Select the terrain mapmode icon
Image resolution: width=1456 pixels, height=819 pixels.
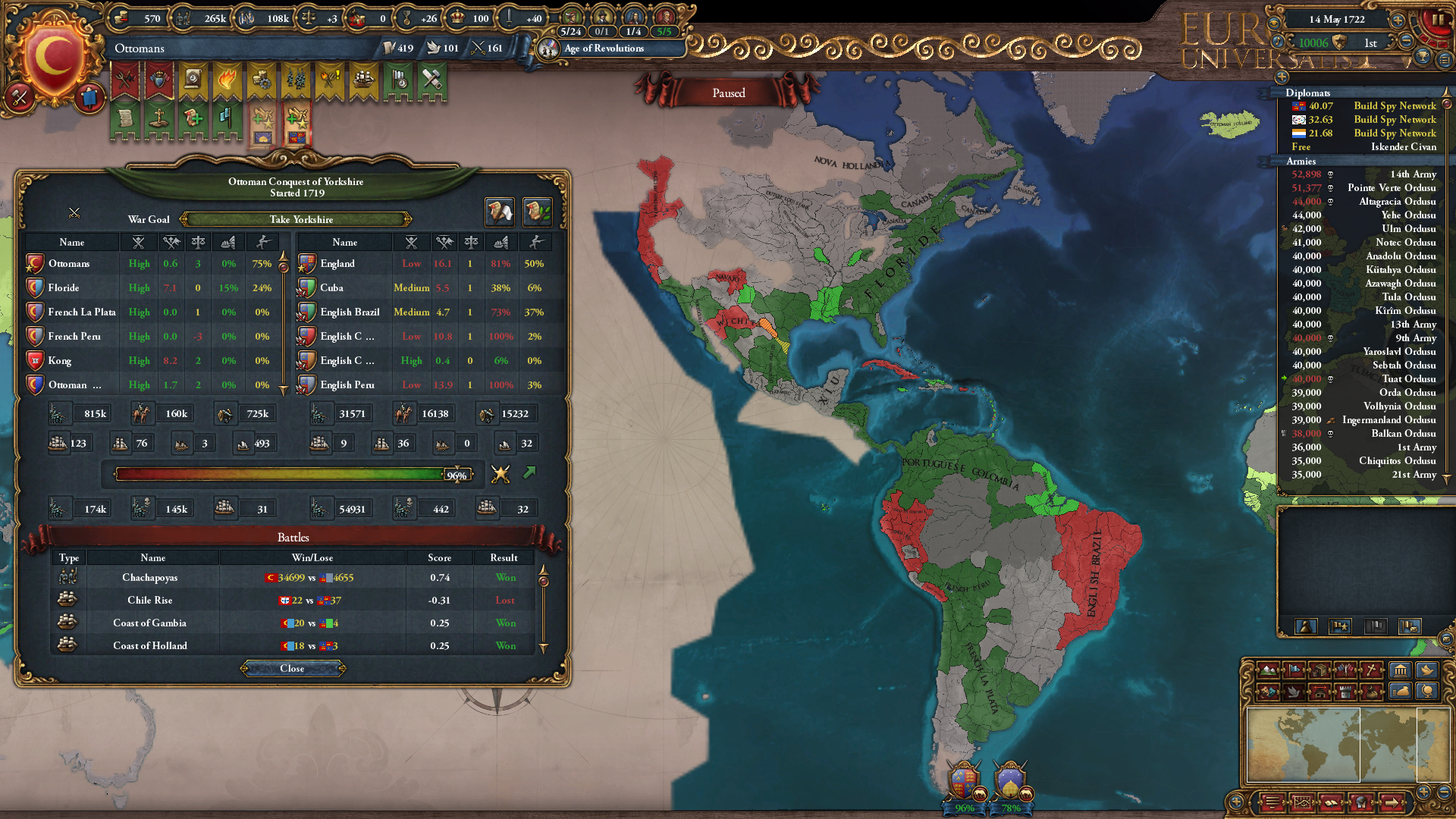tap(1268, 670)
